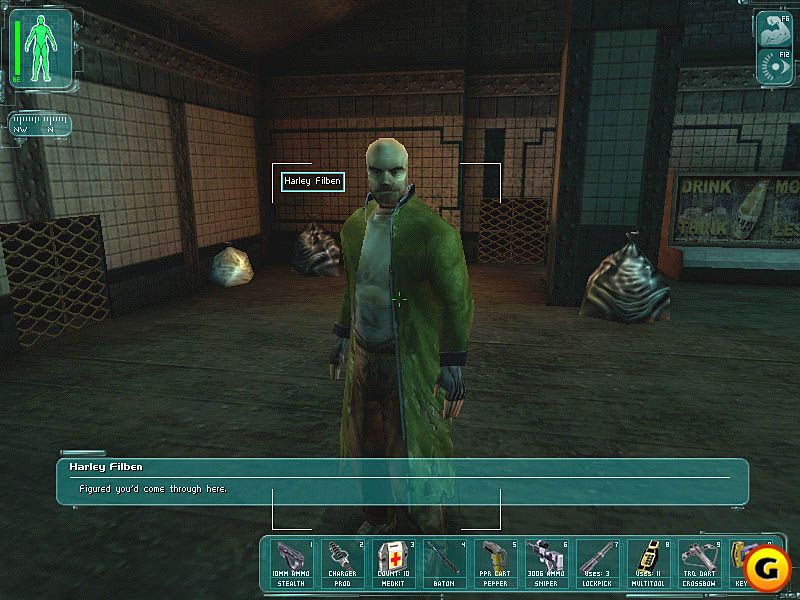Click the compass heading strip
Image resolution: width=800 pixels, height=600 pixels.
[x=40, y=125]
